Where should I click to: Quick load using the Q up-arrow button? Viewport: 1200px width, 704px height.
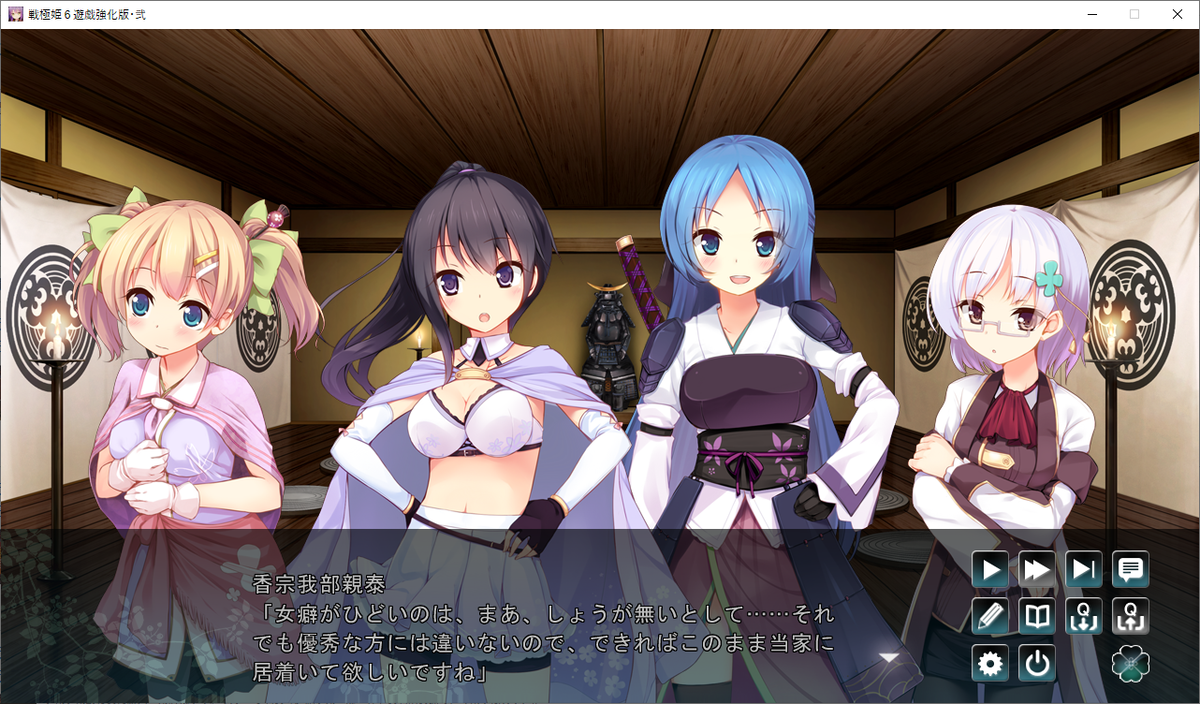[x=1131, y=616]
